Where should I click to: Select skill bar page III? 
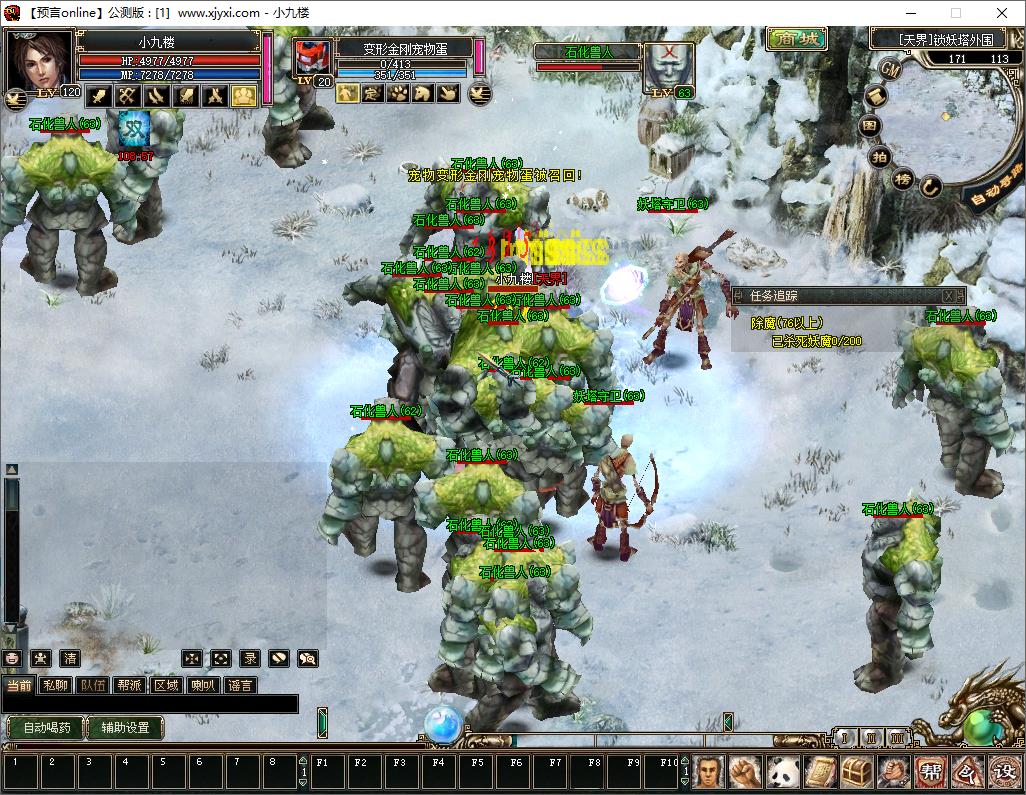[x=898, y=738]
